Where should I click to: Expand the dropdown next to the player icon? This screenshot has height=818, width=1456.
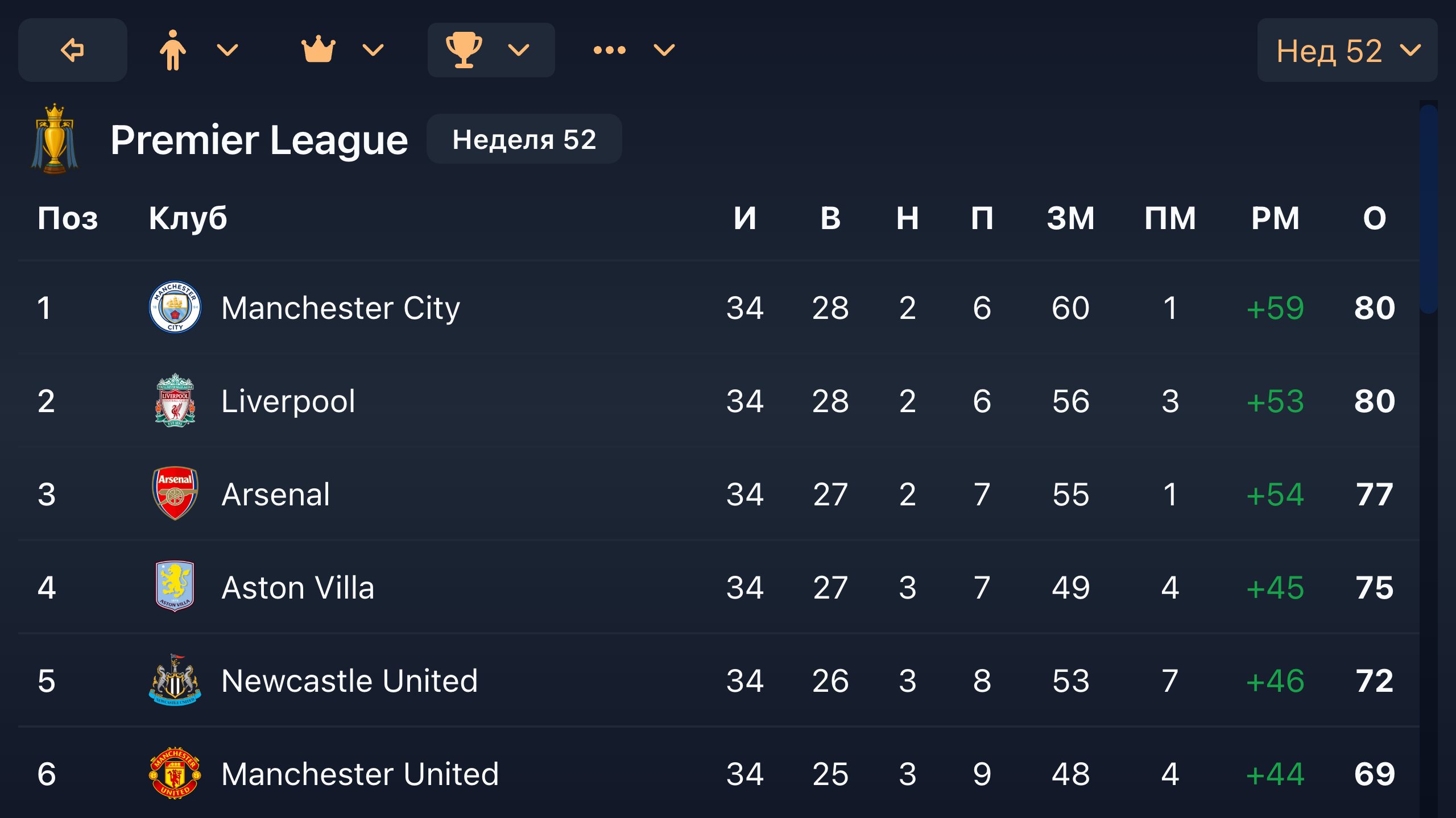tap(226, 50)
